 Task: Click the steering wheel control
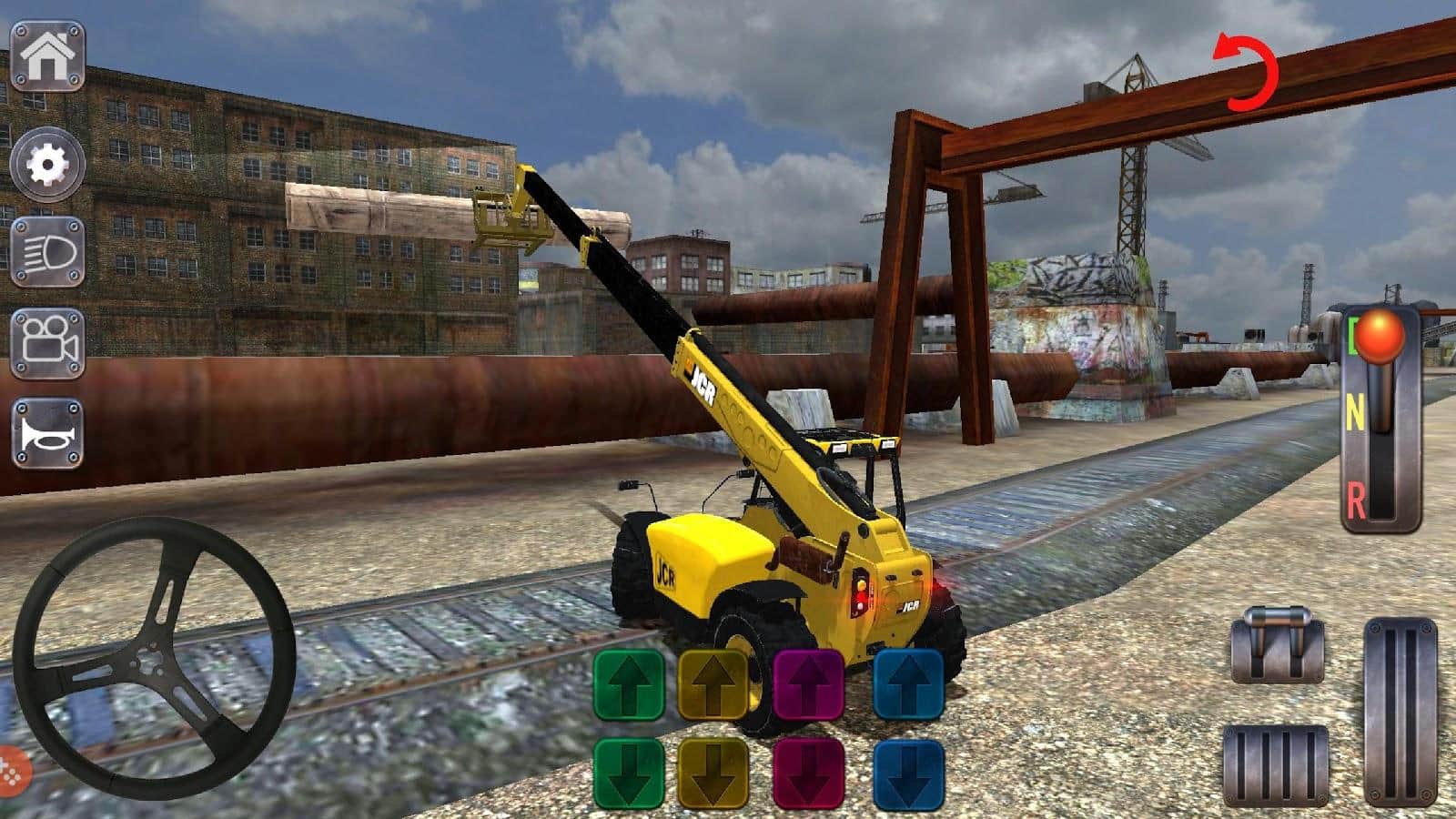point(155,657)
